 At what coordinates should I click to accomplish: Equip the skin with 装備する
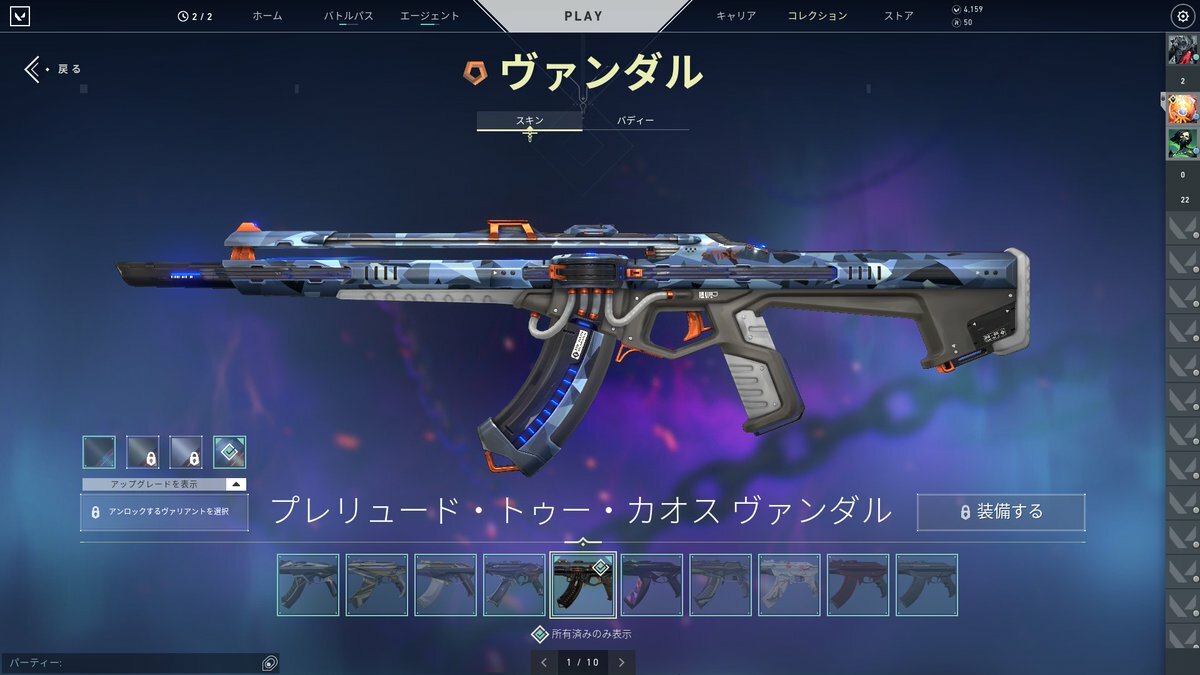point(1001,512)
